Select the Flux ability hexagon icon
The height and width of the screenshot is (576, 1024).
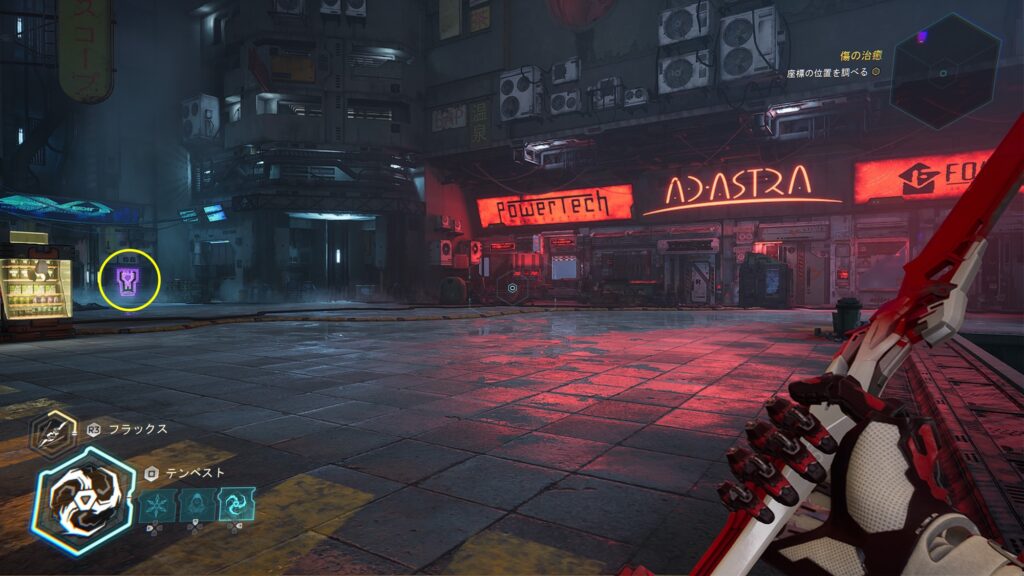(50, 433)
